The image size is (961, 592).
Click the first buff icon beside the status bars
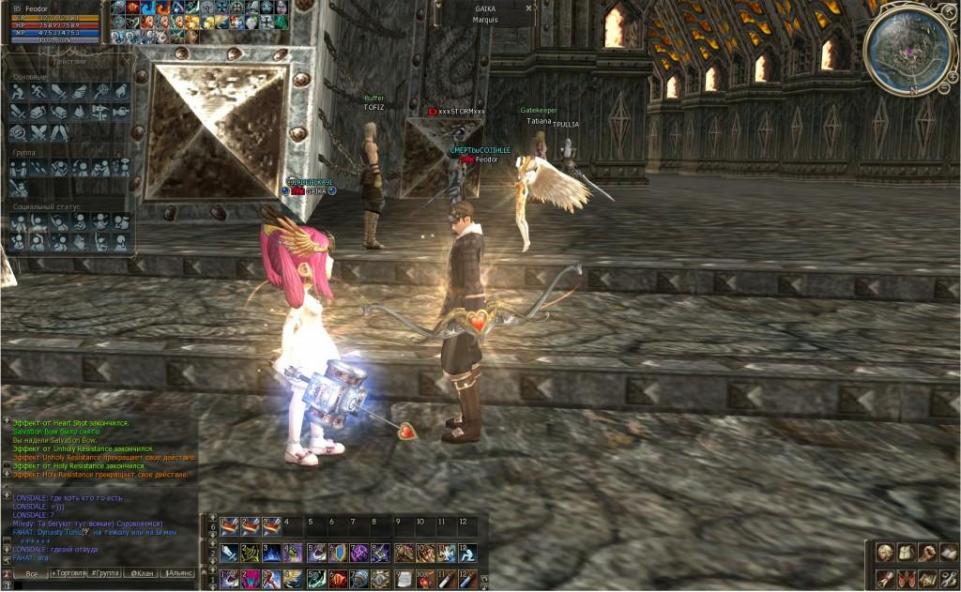(118, 7)
